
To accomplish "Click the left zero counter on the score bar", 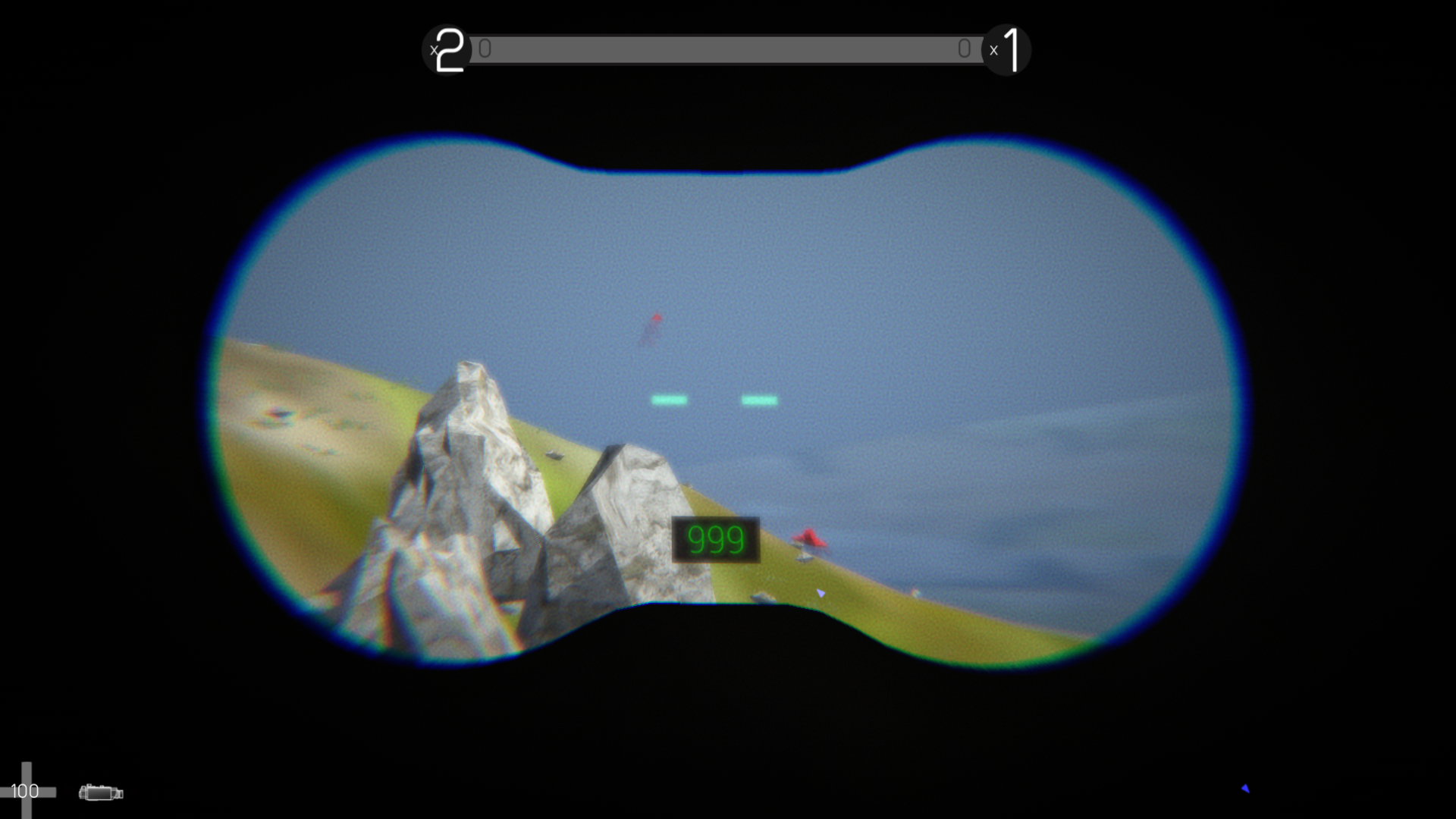I will [x=483, y=49].
